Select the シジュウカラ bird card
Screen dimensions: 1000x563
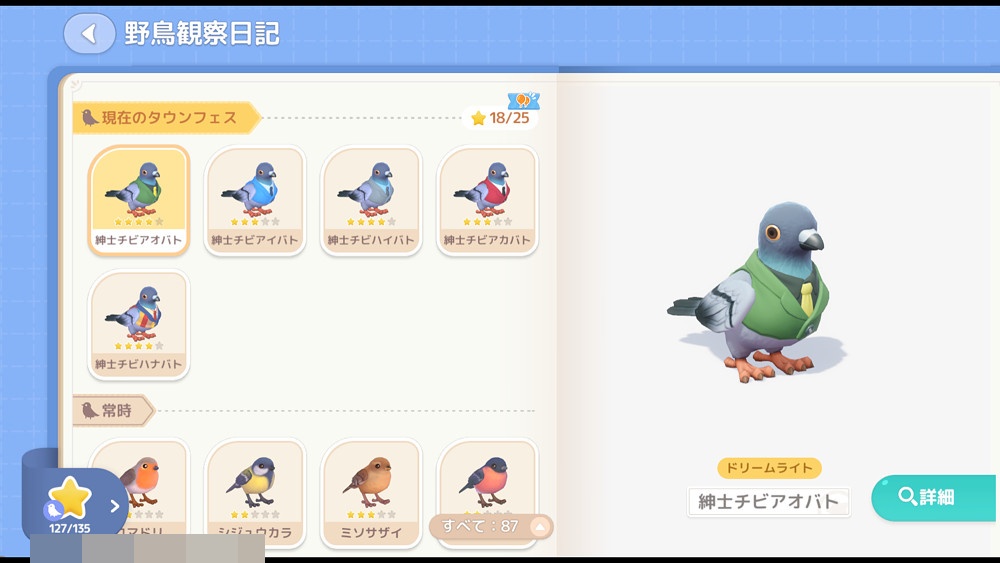click(x=255, y=490)
